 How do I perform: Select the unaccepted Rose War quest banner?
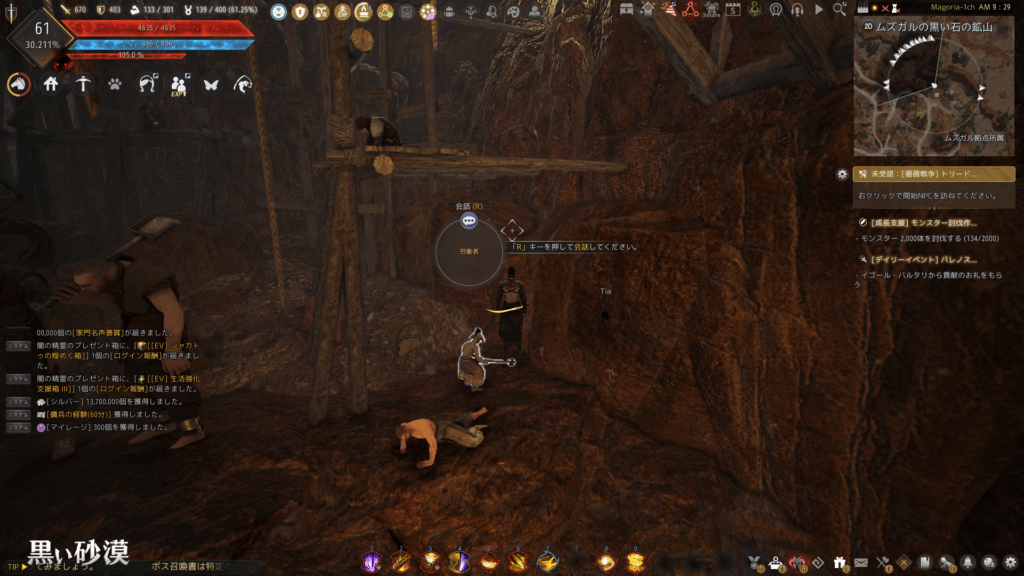[x=935, y=174]
